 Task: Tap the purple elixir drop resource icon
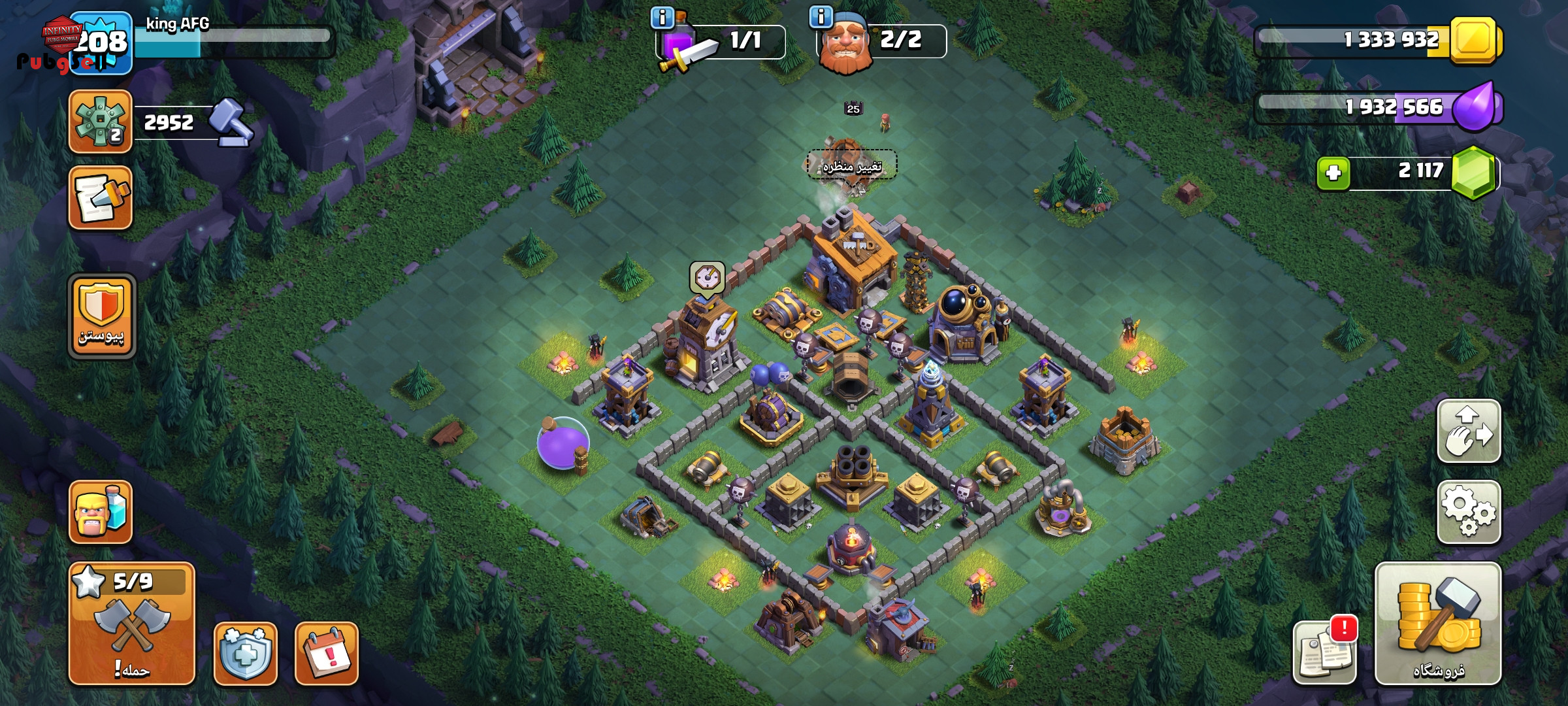1478,106
